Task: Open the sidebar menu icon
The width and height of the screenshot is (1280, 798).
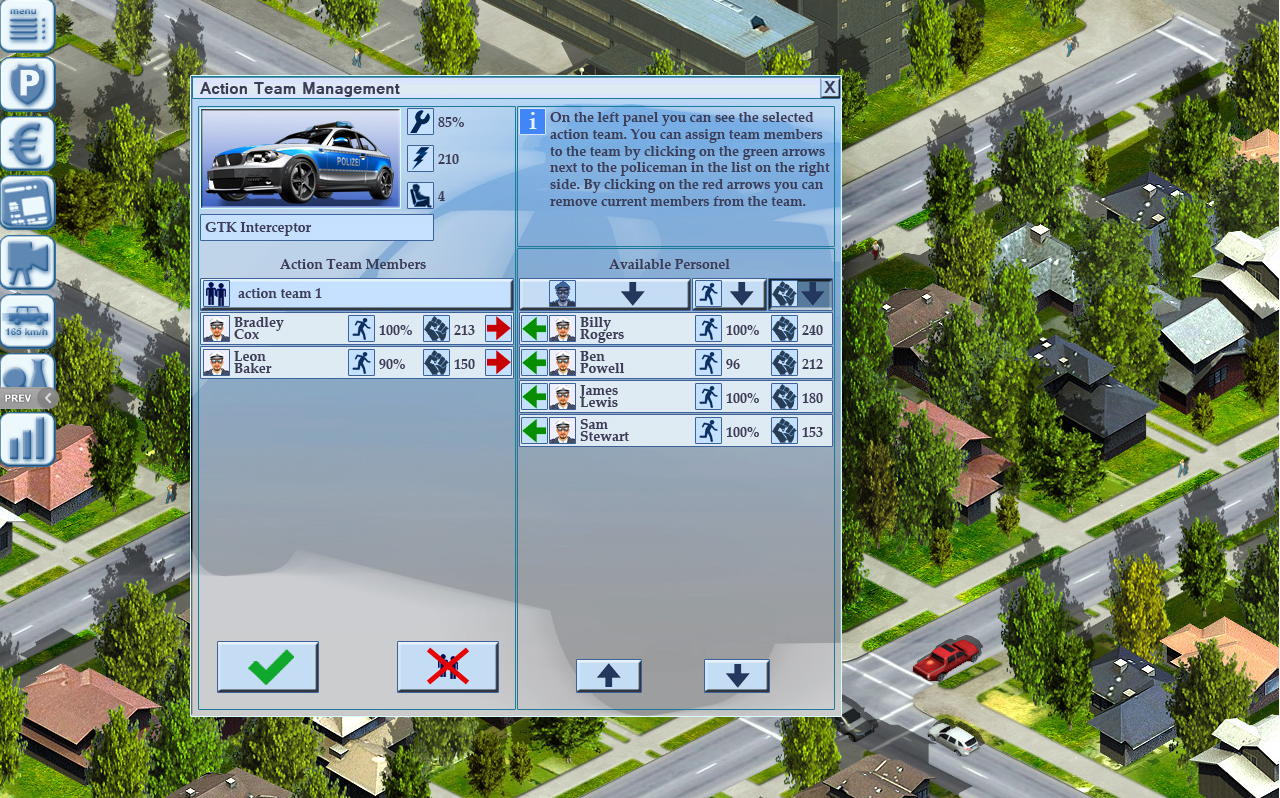Action: pyautogui.click(x=27, y=25)
